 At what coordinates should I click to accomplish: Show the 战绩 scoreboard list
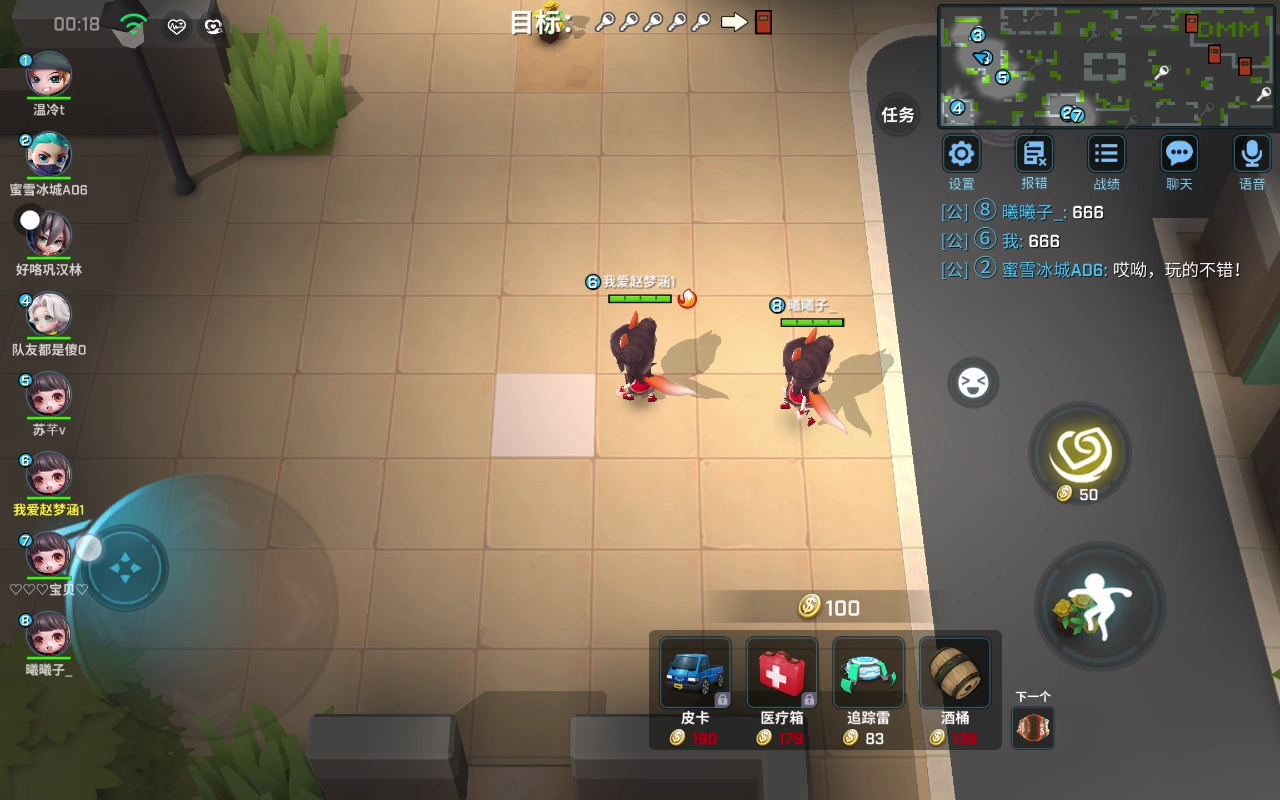[1106, 155]
